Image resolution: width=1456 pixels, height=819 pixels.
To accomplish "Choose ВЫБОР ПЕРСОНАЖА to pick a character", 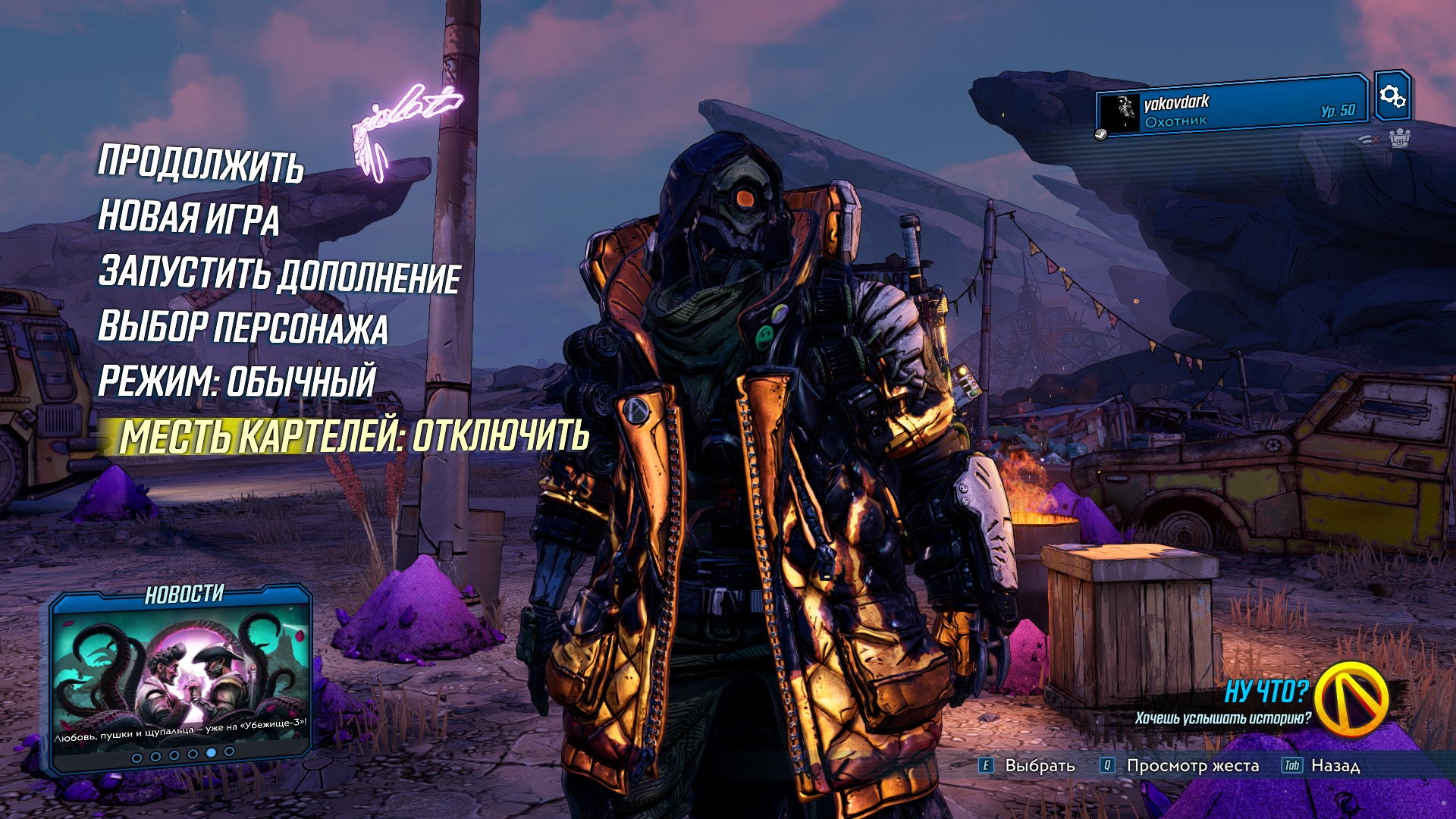I will tap(243, 328).
